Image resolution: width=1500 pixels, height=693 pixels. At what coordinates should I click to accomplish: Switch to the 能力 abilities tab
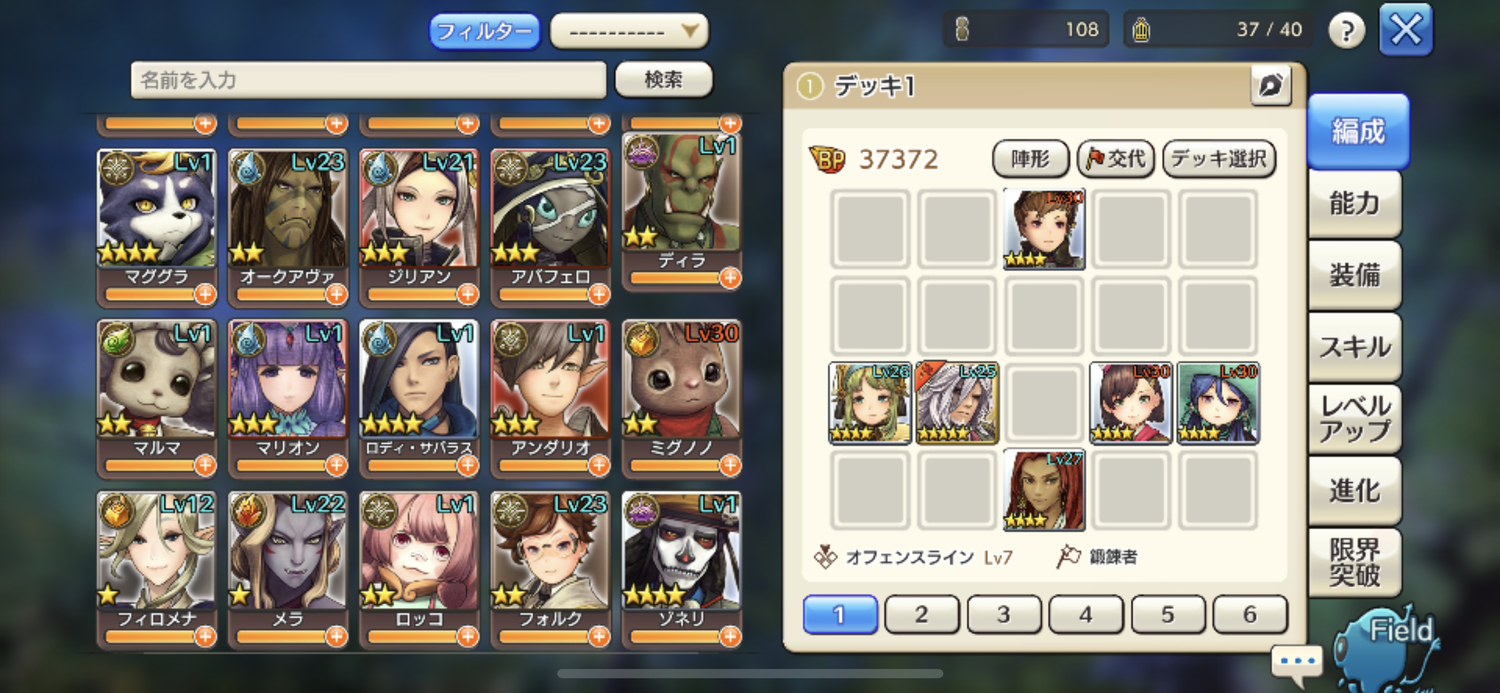coord(1354,204)
